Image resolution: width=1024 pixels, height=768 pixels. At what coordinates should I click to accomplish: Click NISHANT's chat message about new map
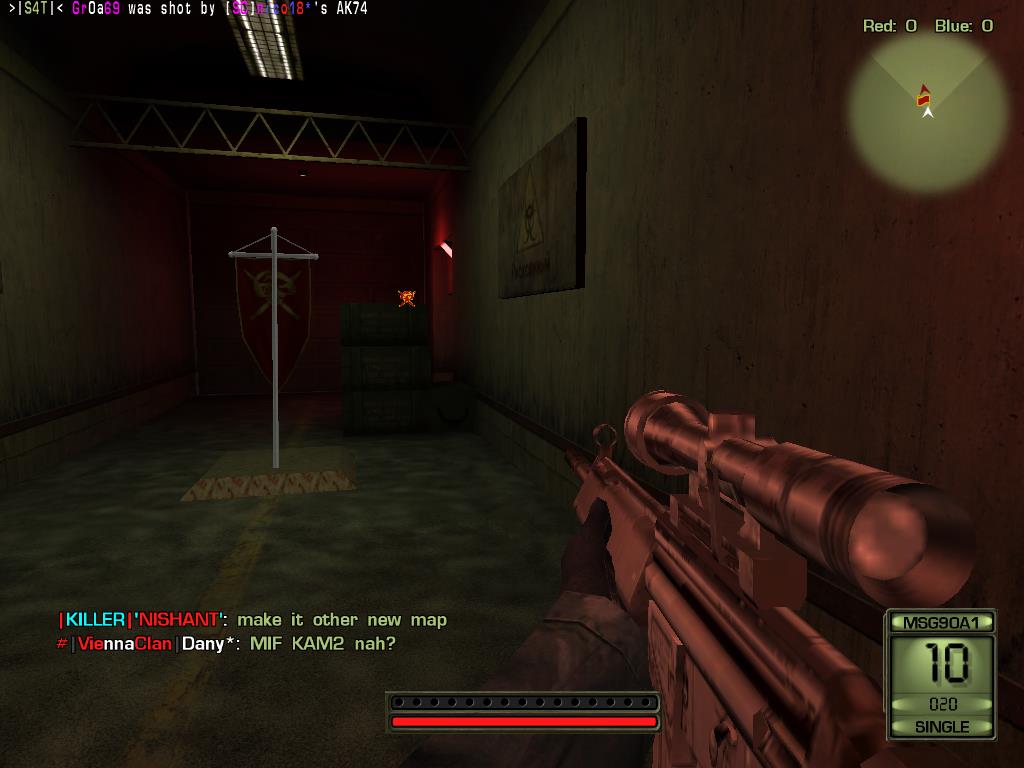[342, 620]
